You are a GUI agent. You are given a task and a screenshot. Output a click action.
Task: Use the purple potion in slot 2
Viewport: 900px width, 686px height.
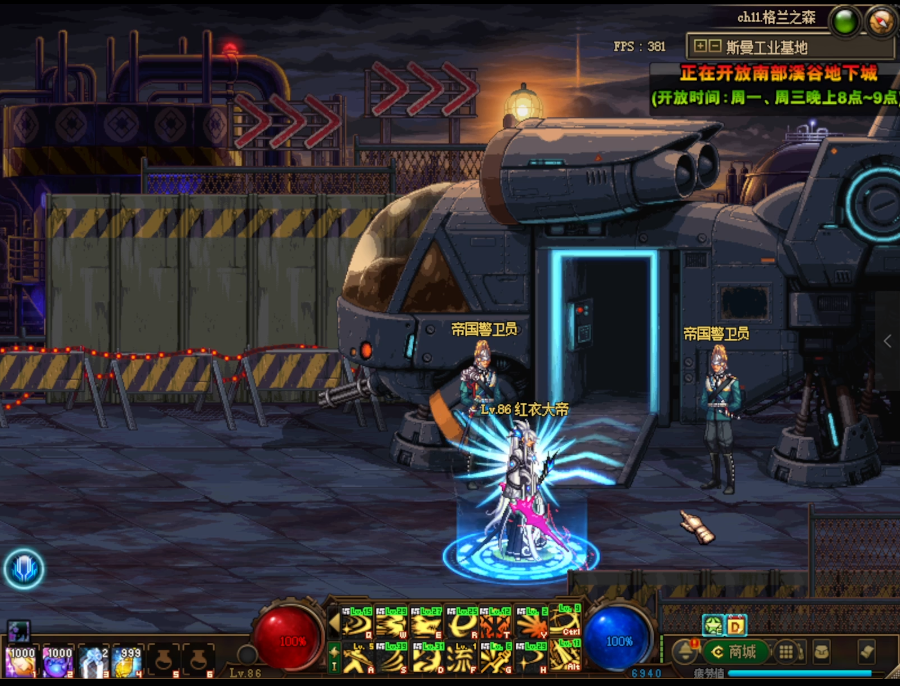click(x=57, y=661)
